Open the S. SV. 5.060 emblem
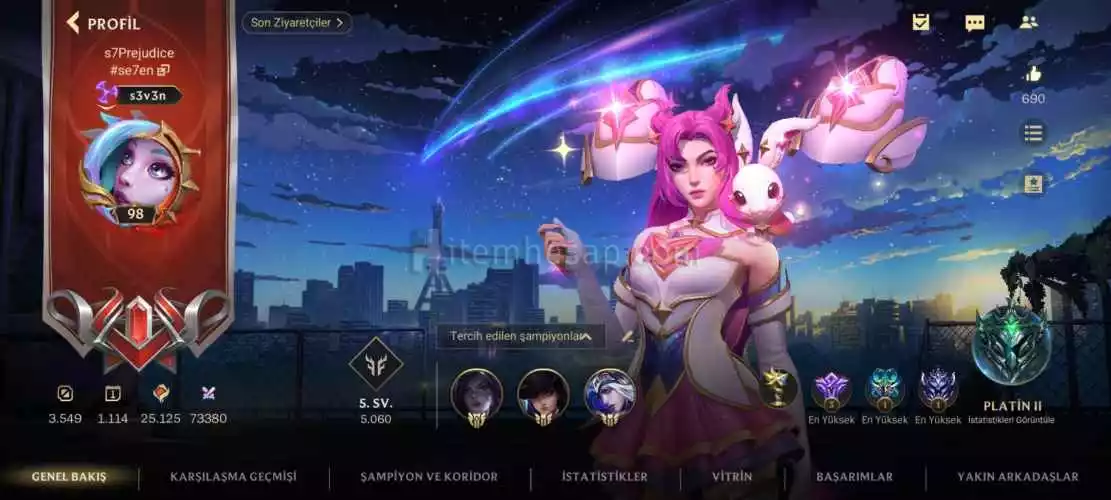Viewport: 1111px width, 500px height. [x=376, y=363]
